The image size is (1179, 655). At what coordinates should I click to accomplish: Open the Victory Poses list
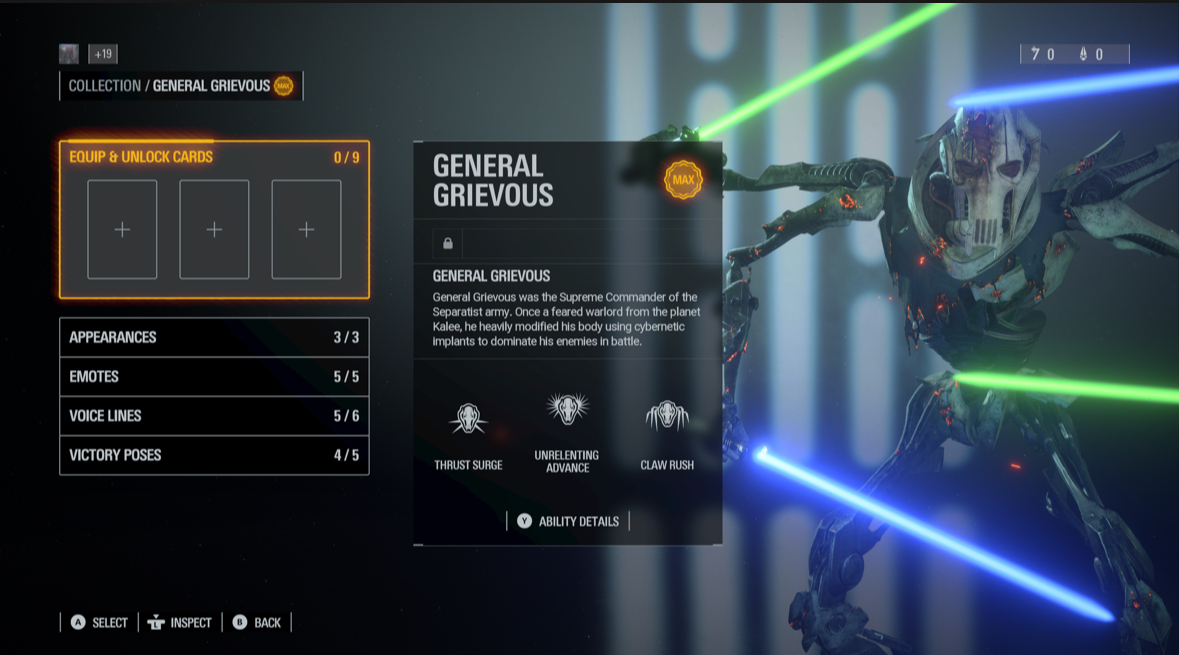click(214, 455)
